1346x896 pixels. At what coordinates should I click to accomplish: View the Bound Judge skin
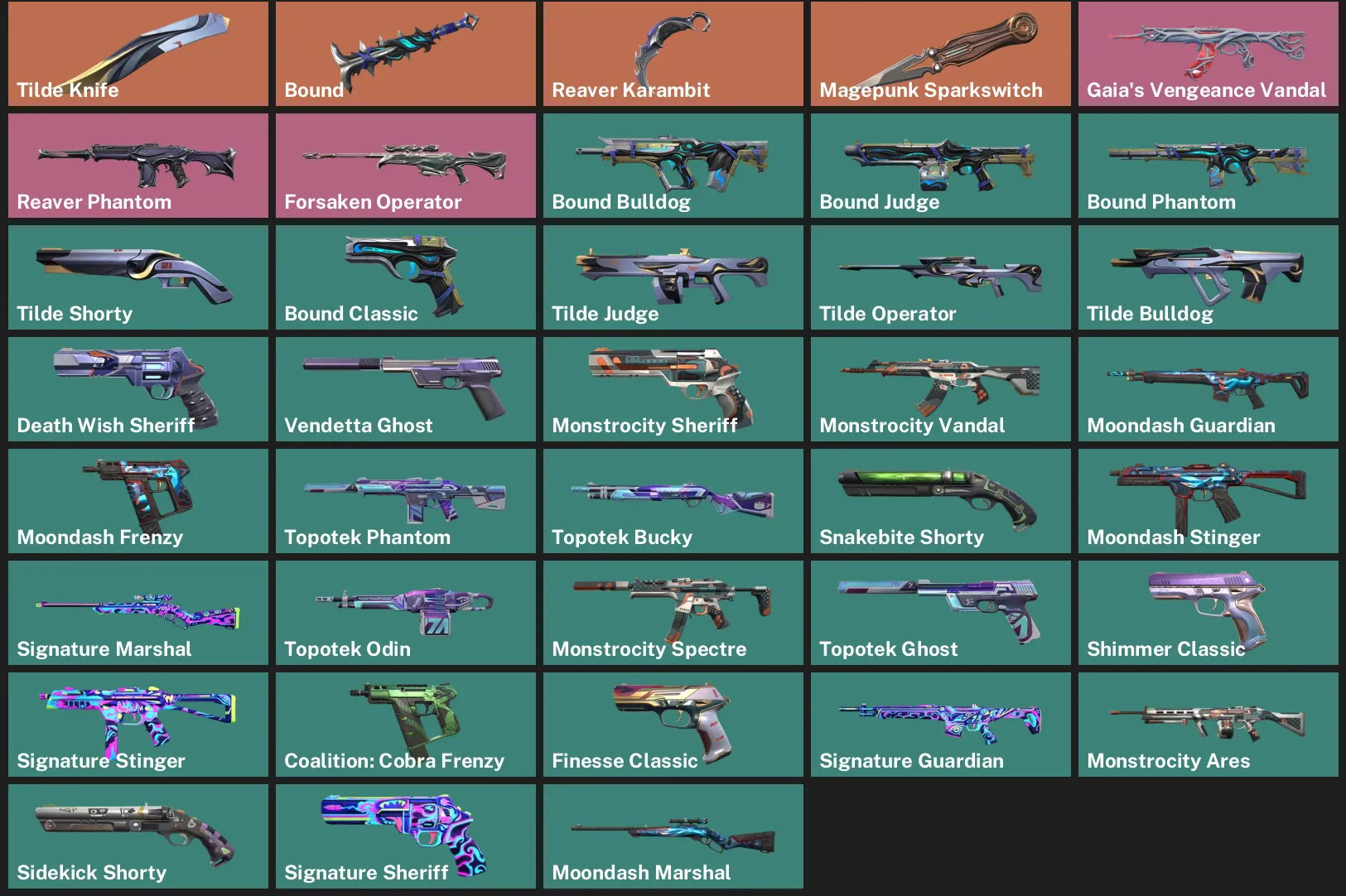pyautogui.click(x=940, y=165)
